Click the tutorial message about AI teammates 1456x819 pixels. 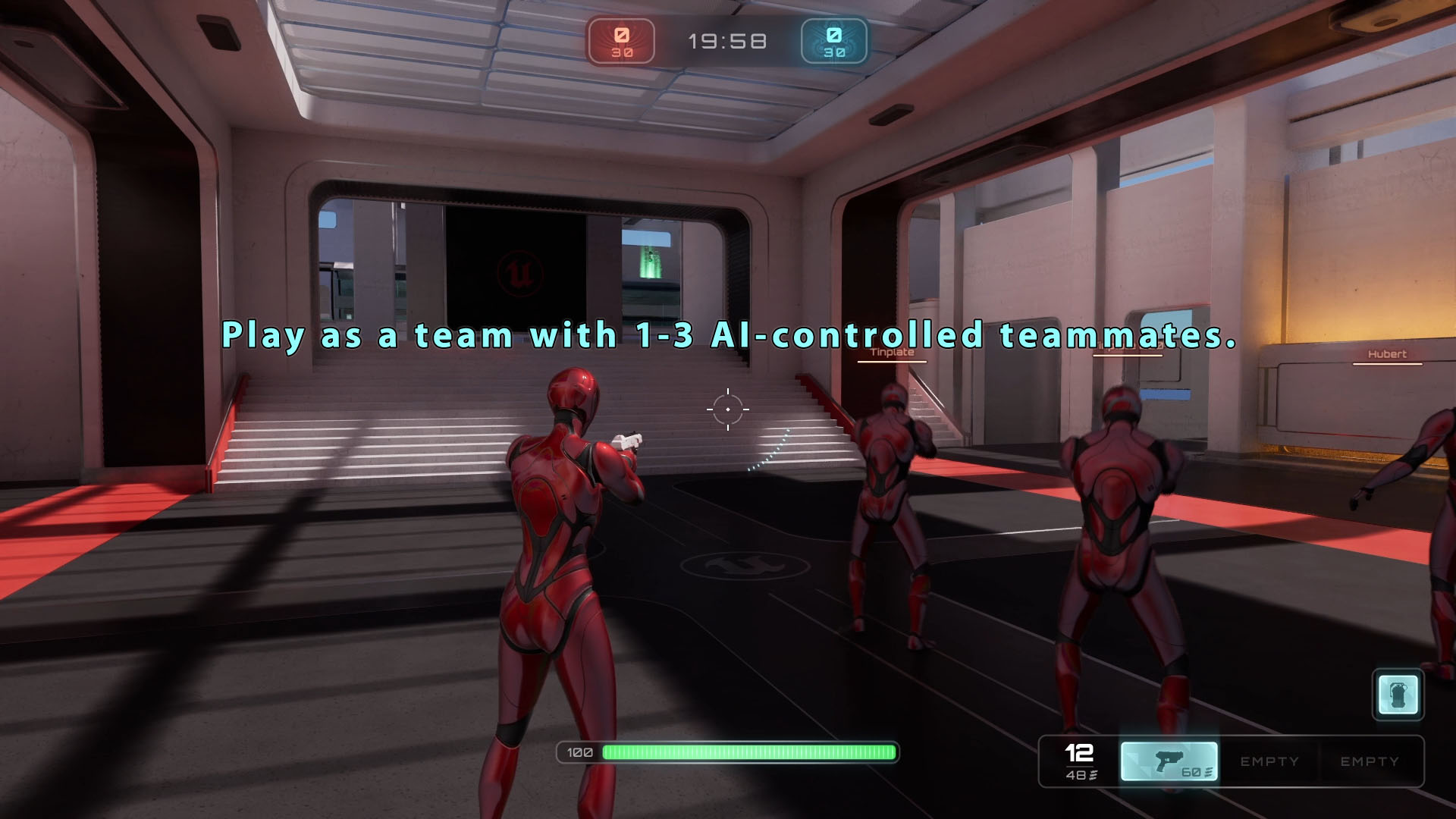727,336
